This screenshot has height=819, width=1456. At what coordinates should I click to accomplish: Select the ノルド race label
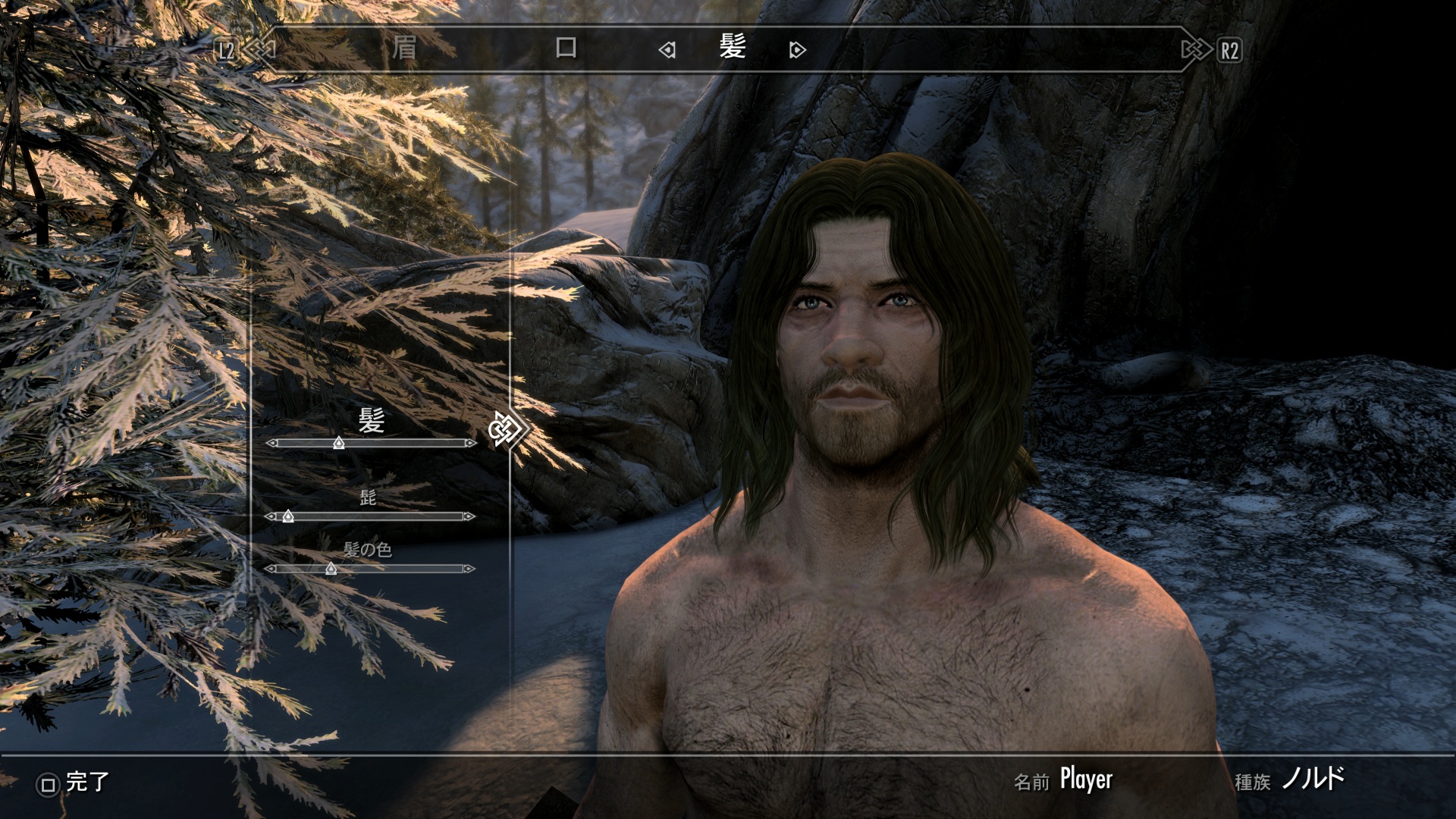point(1313,779)
